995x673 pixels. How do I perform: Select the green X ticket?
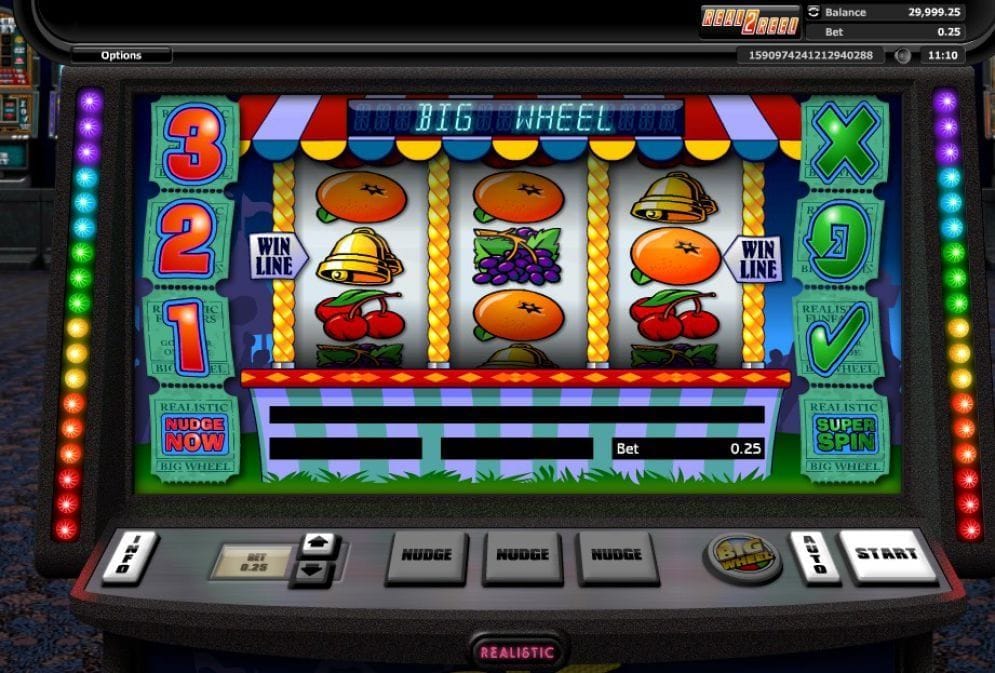point(845,141)
